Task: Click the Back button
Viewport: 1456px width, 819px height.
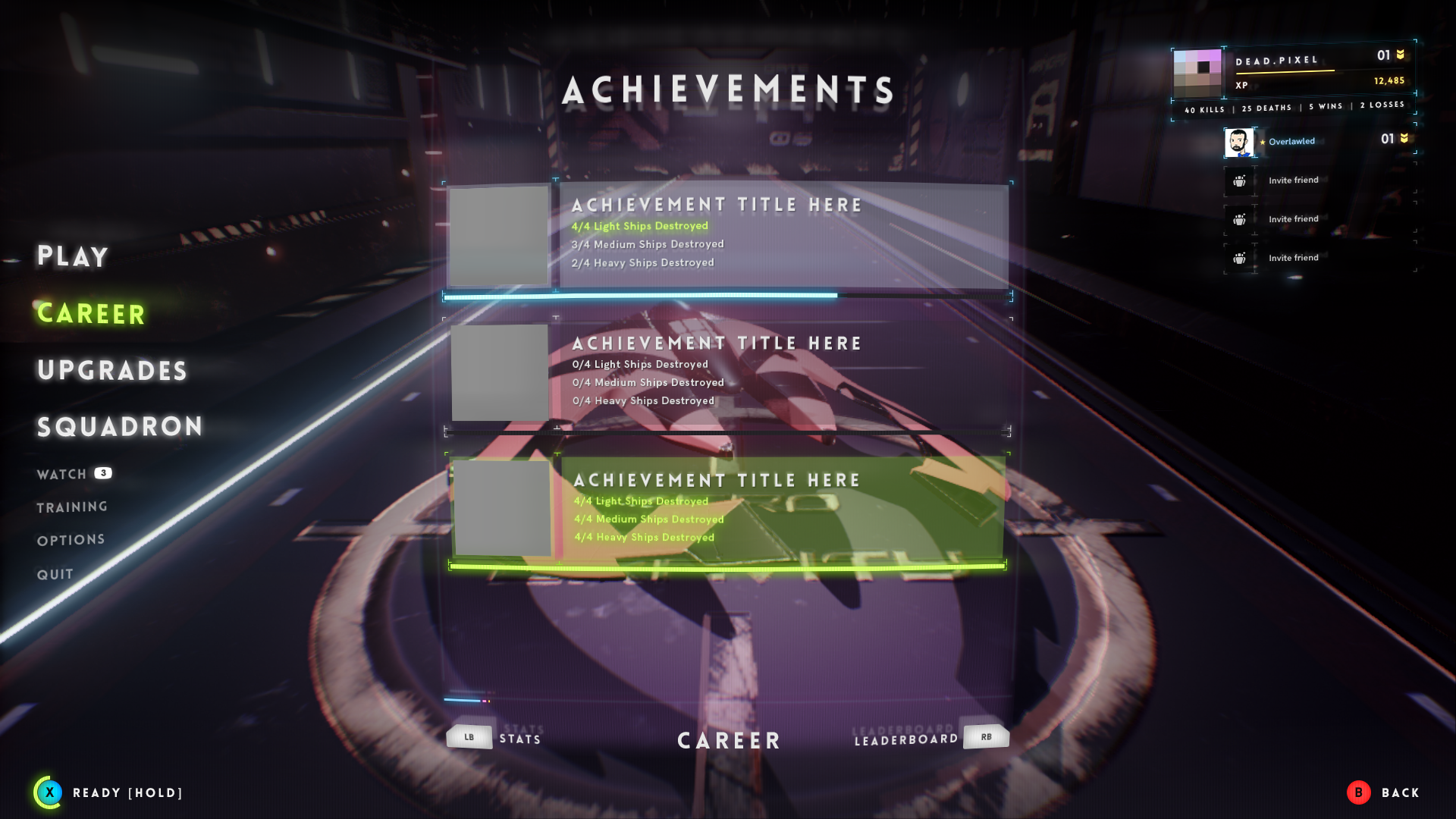Action: [x=1383, y=792]
